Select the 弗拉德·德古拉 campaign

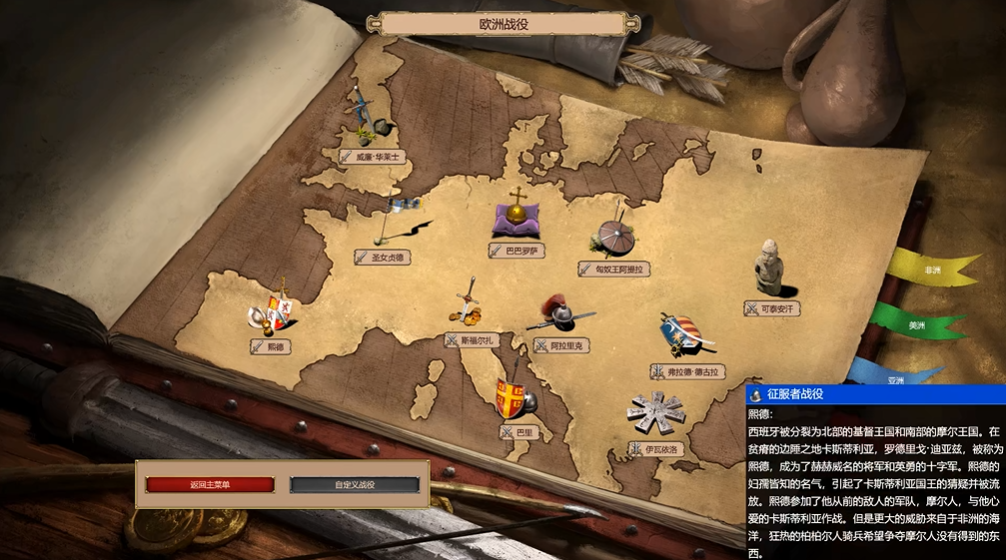686,371
